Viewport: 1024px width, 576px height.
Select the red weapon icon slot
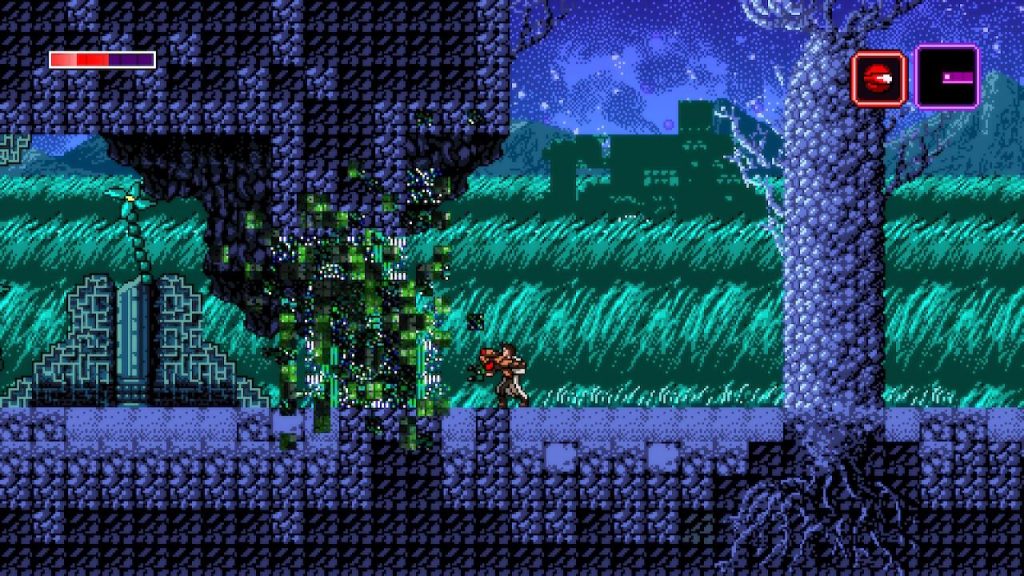pos(878,78)
